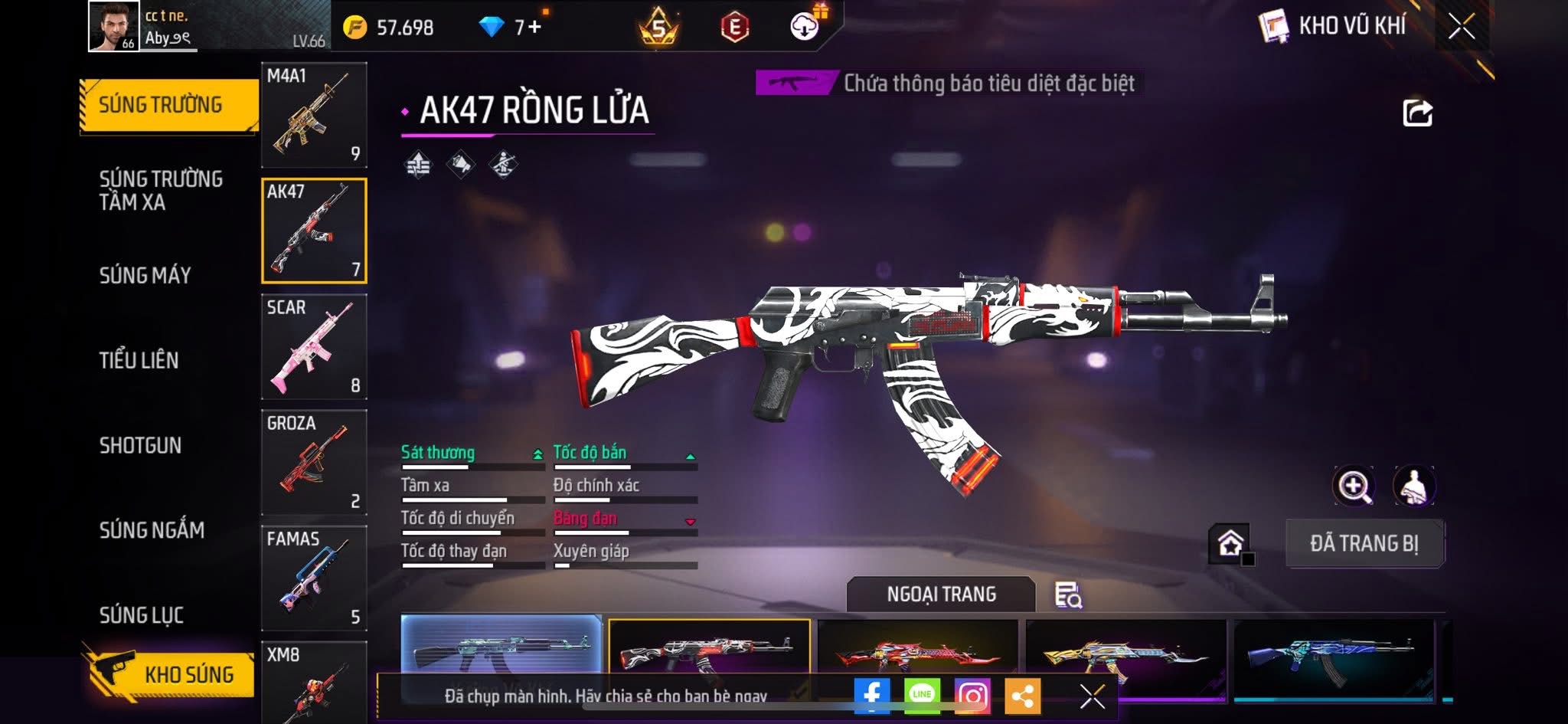Open the Súng Ngắm category
This screenshot has height=724, width=1568.
(x=152, y=530)
